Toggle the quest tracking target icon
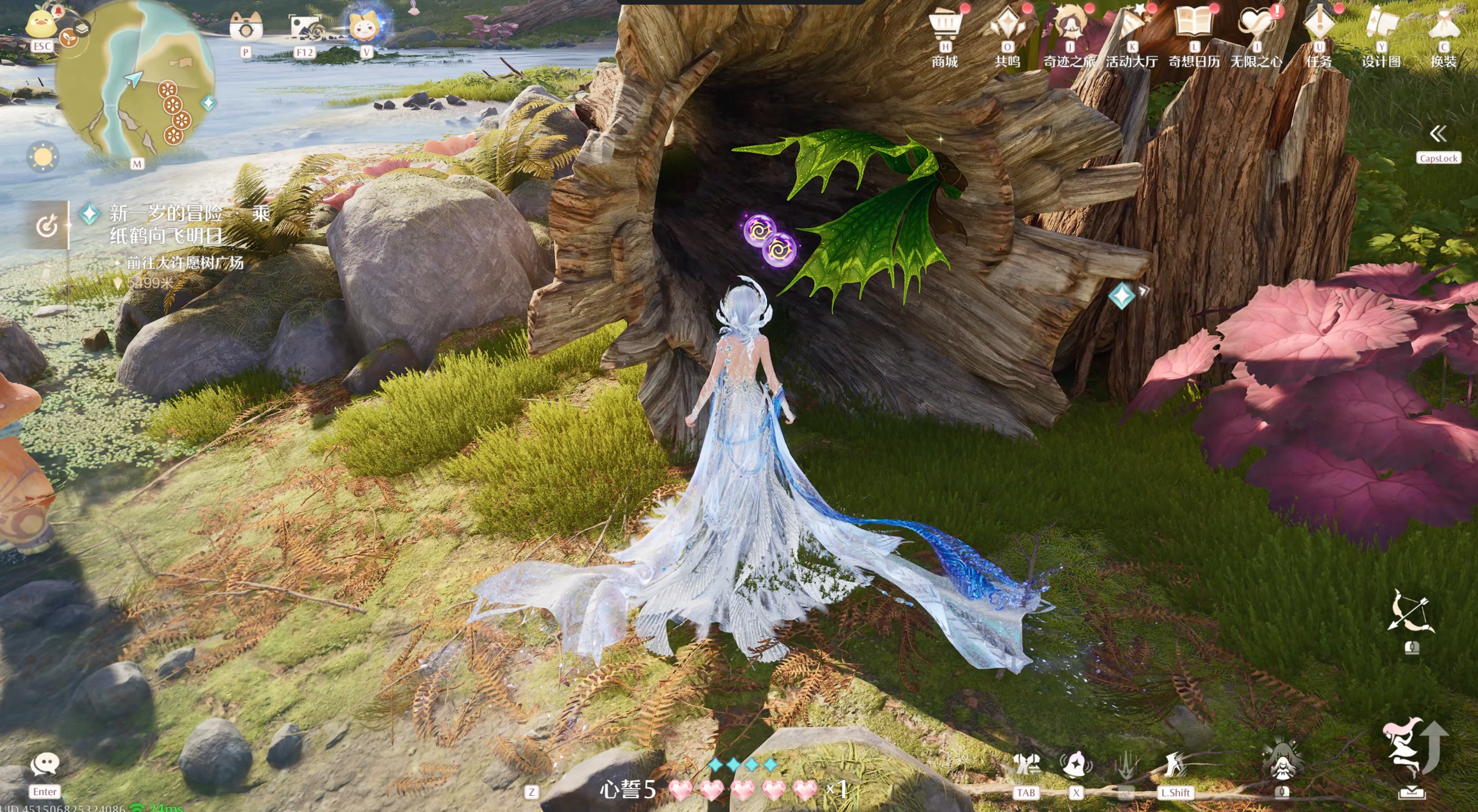Viewport: 1478px width, 812px height. coord(47,226)
